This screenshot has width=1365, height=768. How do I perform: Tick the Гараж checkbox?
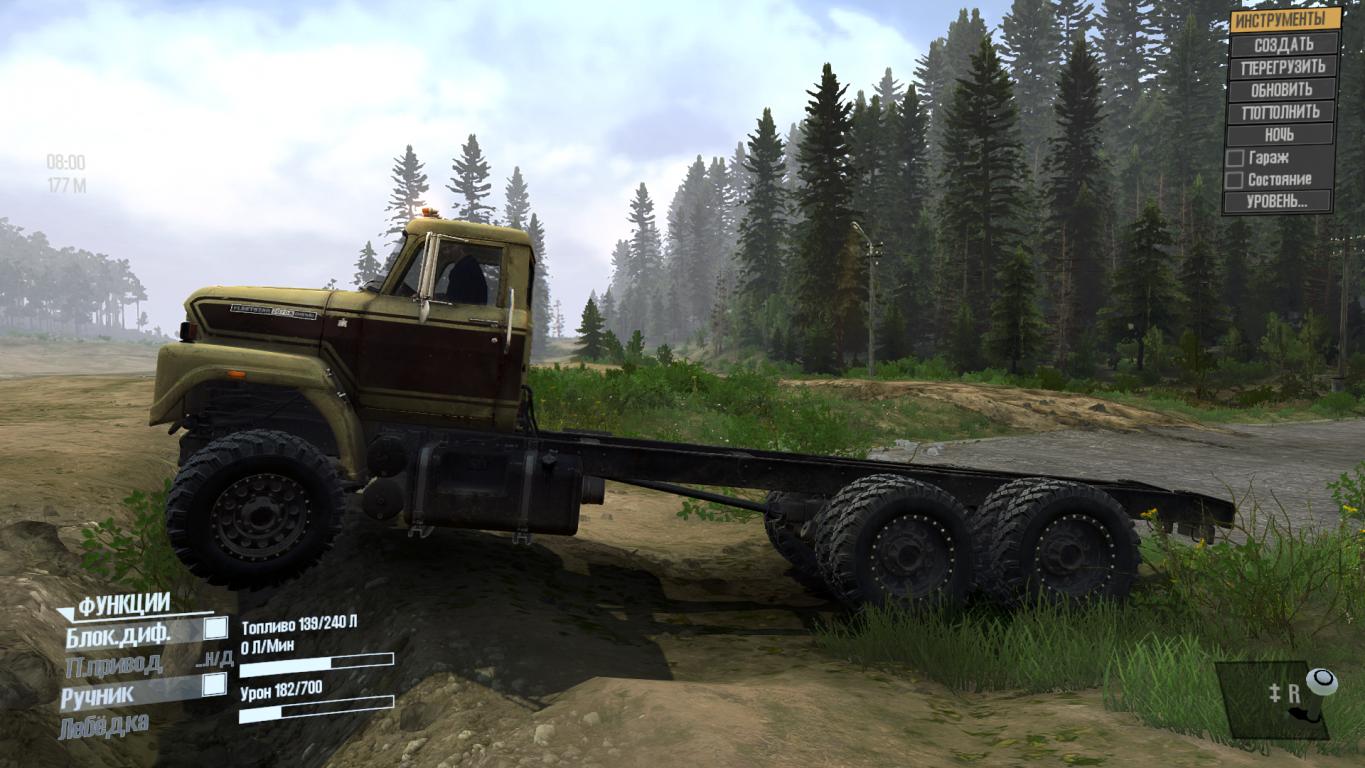[x=1235, y=158]
